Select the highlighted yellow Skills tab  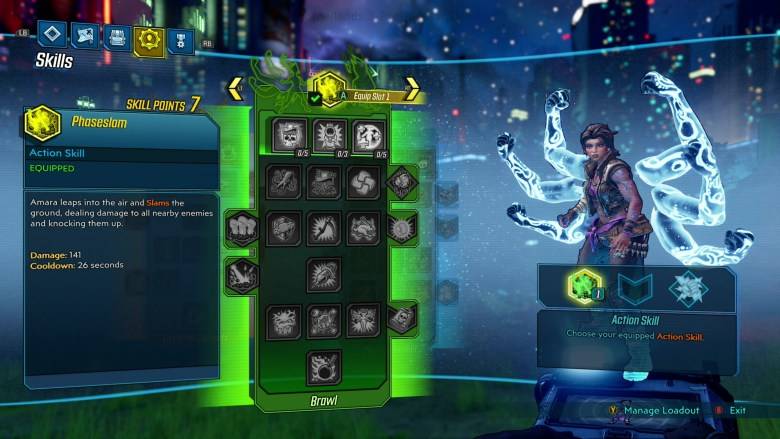150,38
